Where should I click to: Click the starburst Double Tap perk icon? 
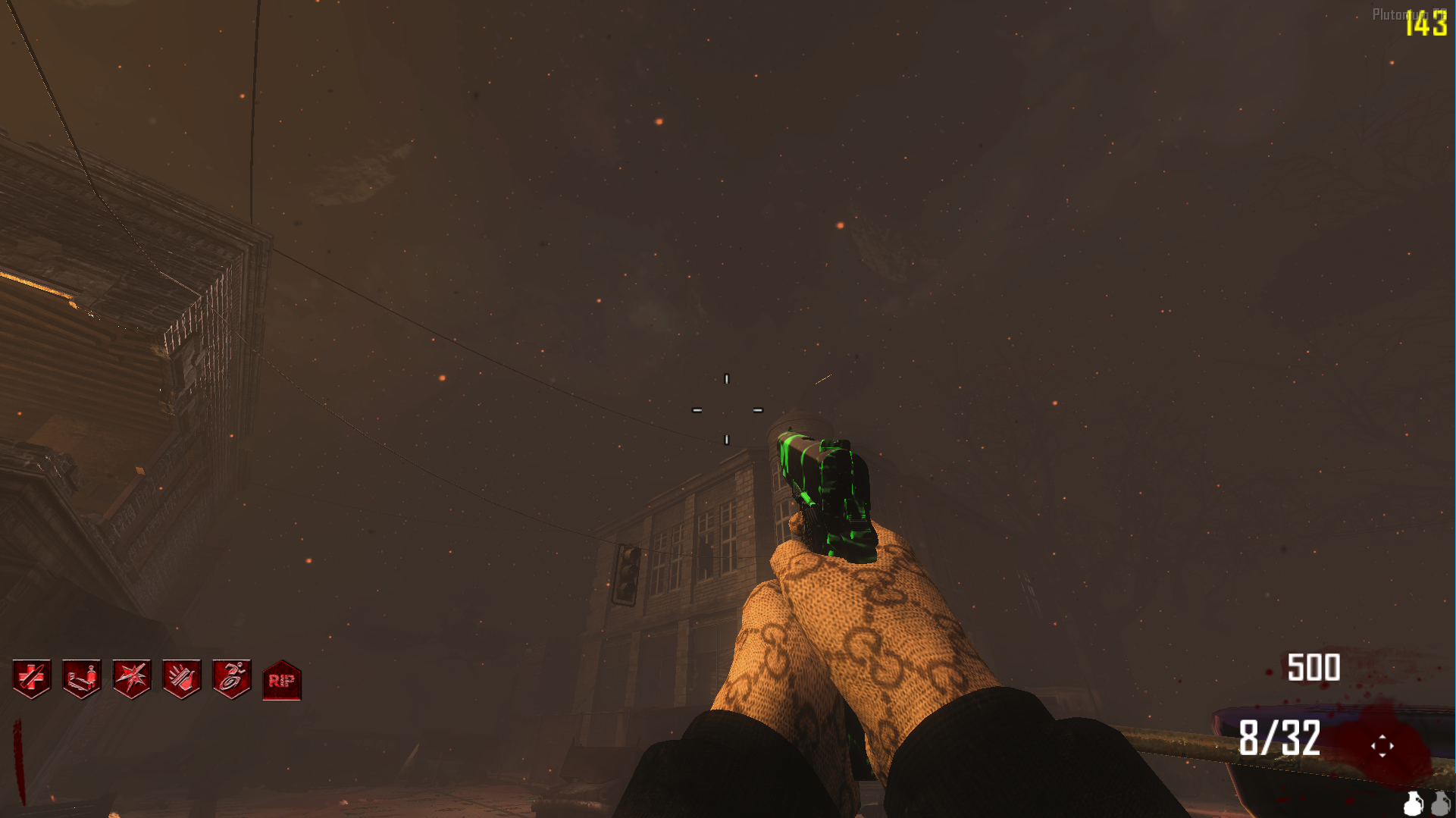coord(132,679)
